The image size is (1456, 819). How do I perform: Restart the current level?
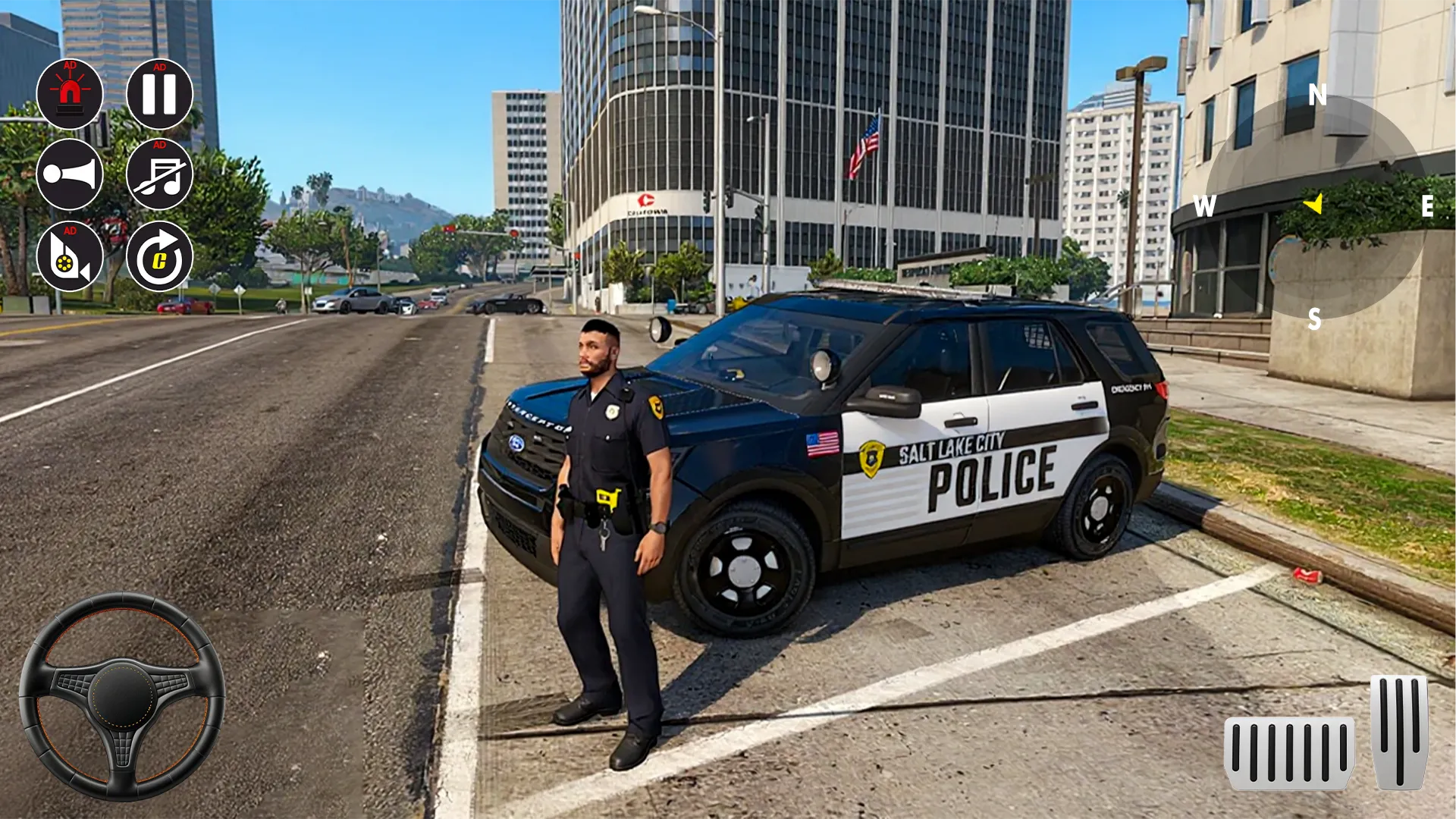[160, 256]
